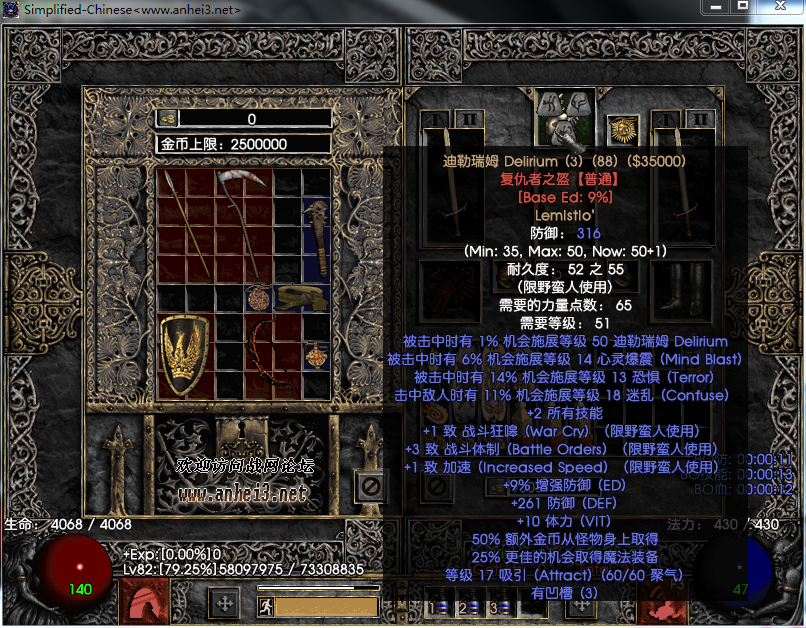Click the olive cap in stash

(303, 296)
